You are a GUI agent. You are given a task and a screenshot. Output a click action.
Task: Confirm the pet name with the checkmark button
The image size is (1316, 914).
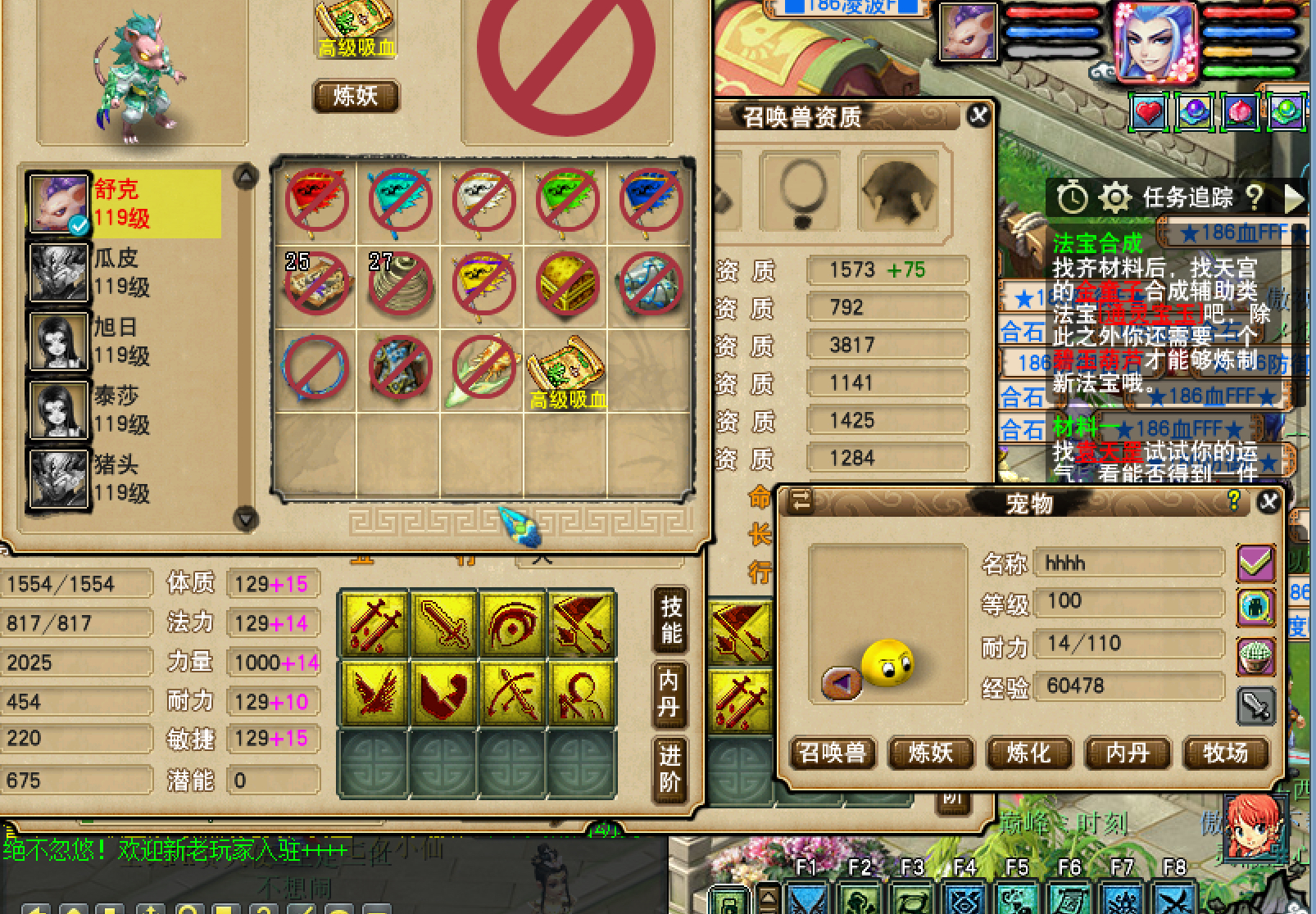click(1255, 563)
